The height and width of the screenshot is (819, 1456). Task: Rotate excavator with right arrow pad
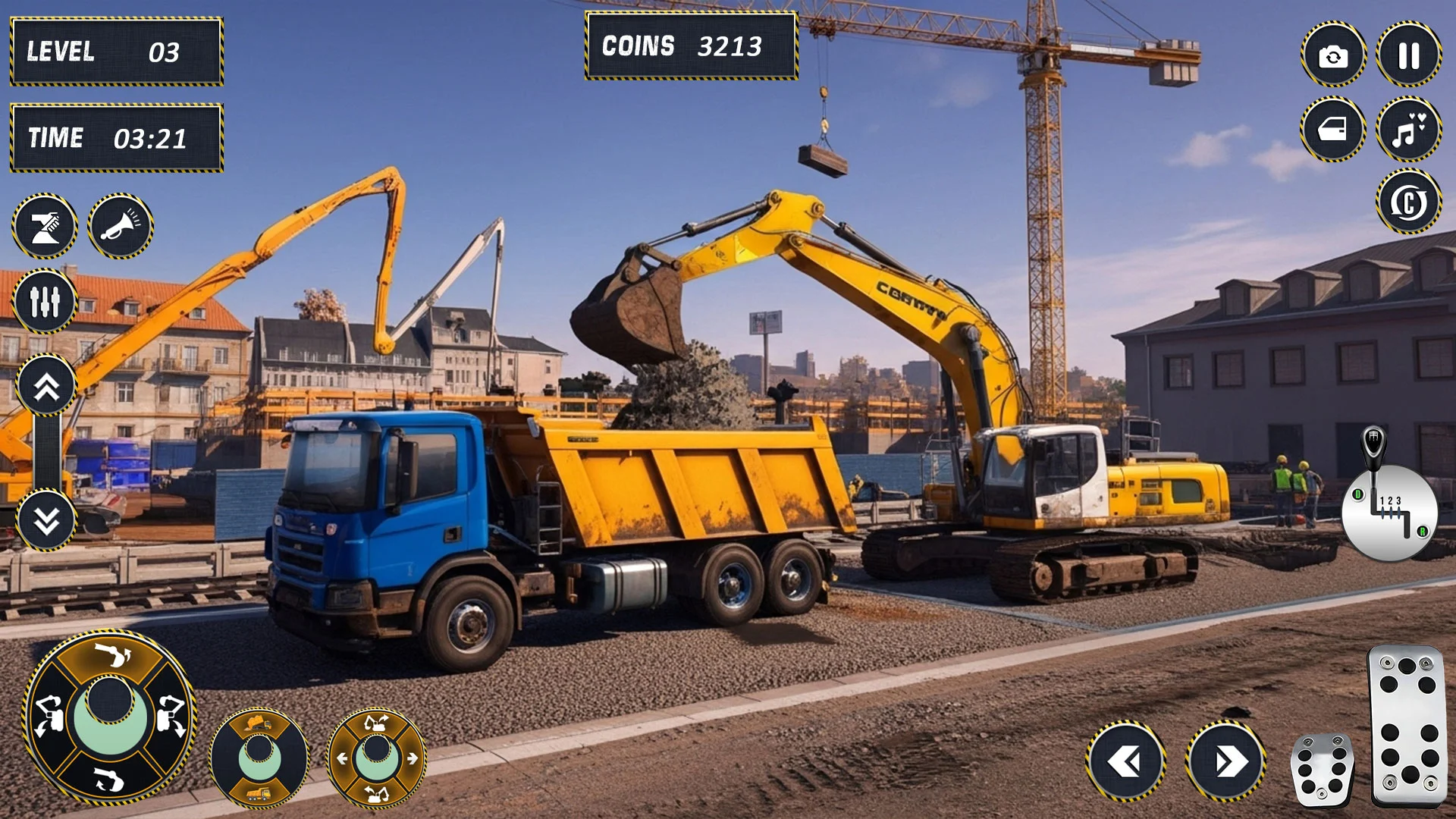point(412,758)
